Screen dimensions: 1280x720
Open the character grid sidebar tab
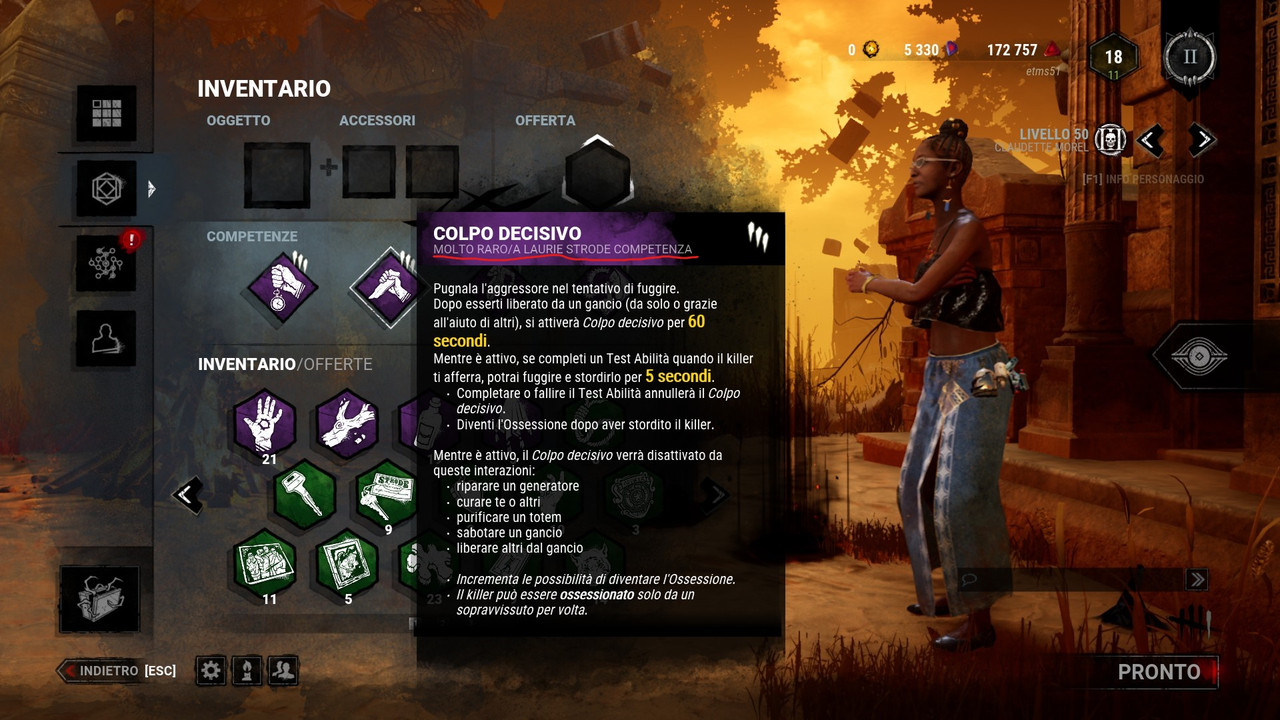(106, 114)
